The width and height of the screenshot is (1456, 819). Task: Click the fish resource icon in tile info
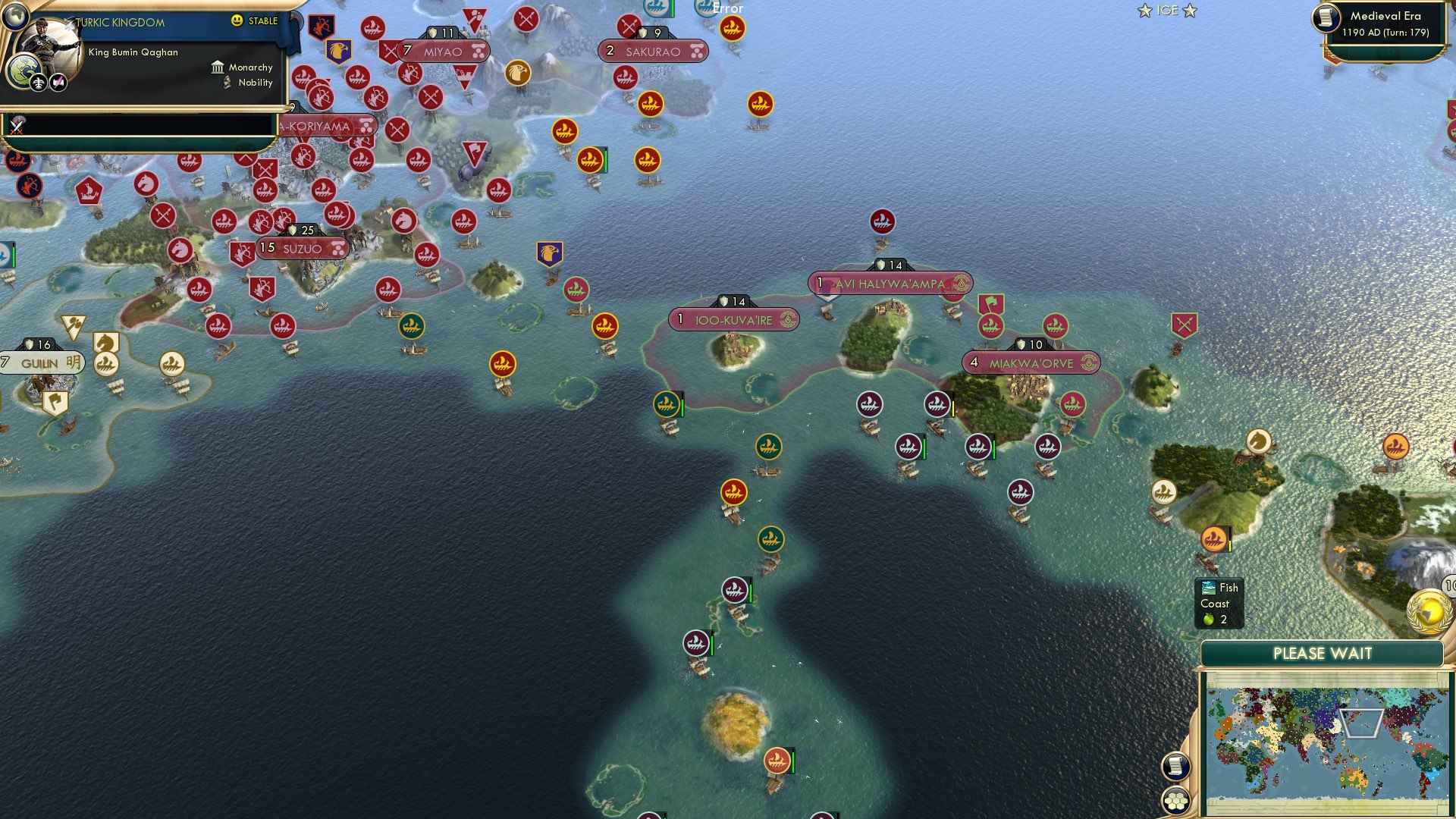(x=1207, y=587)
